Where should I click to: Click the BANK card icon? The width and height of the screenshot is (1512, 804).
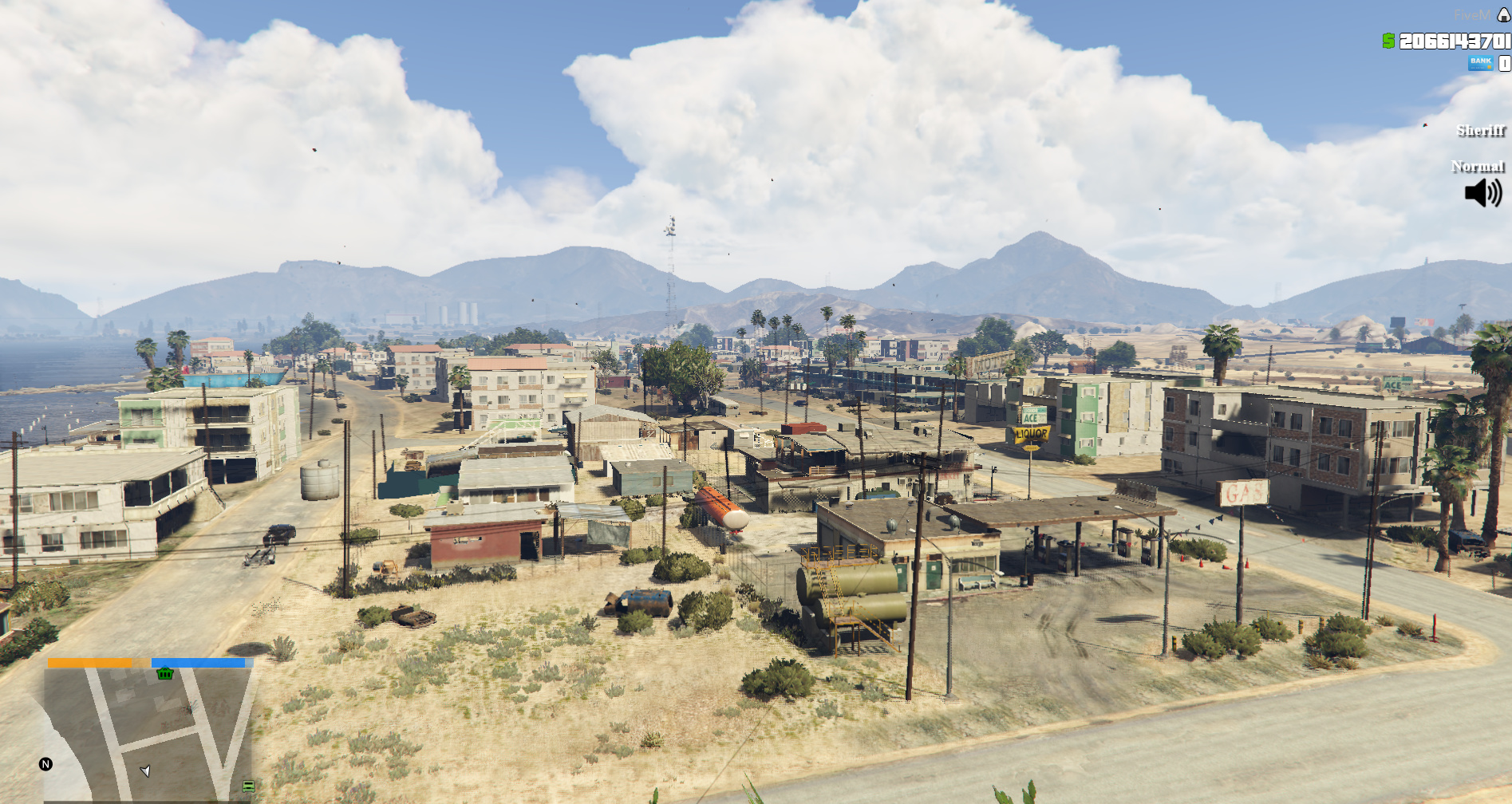(x=1481, y=63)
